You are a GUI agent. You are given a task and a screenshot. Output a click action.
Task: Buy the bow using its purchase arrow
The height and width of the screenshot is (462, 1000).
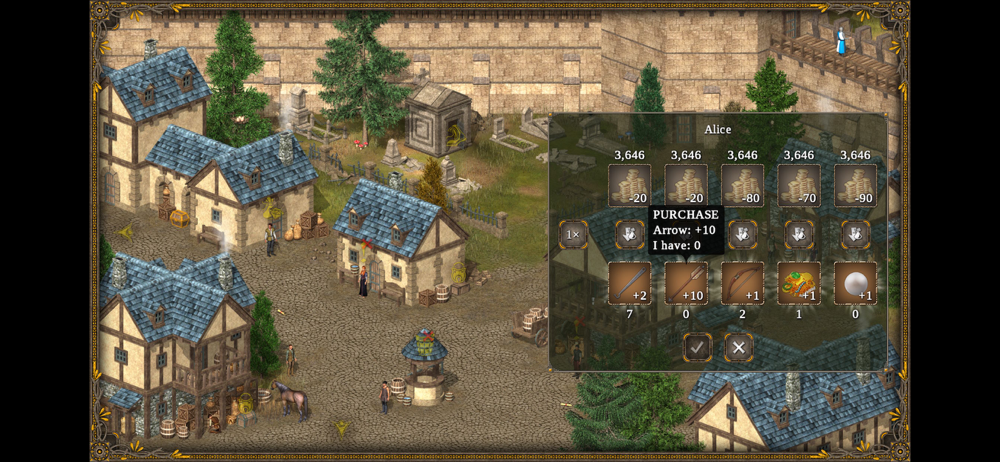742,235
